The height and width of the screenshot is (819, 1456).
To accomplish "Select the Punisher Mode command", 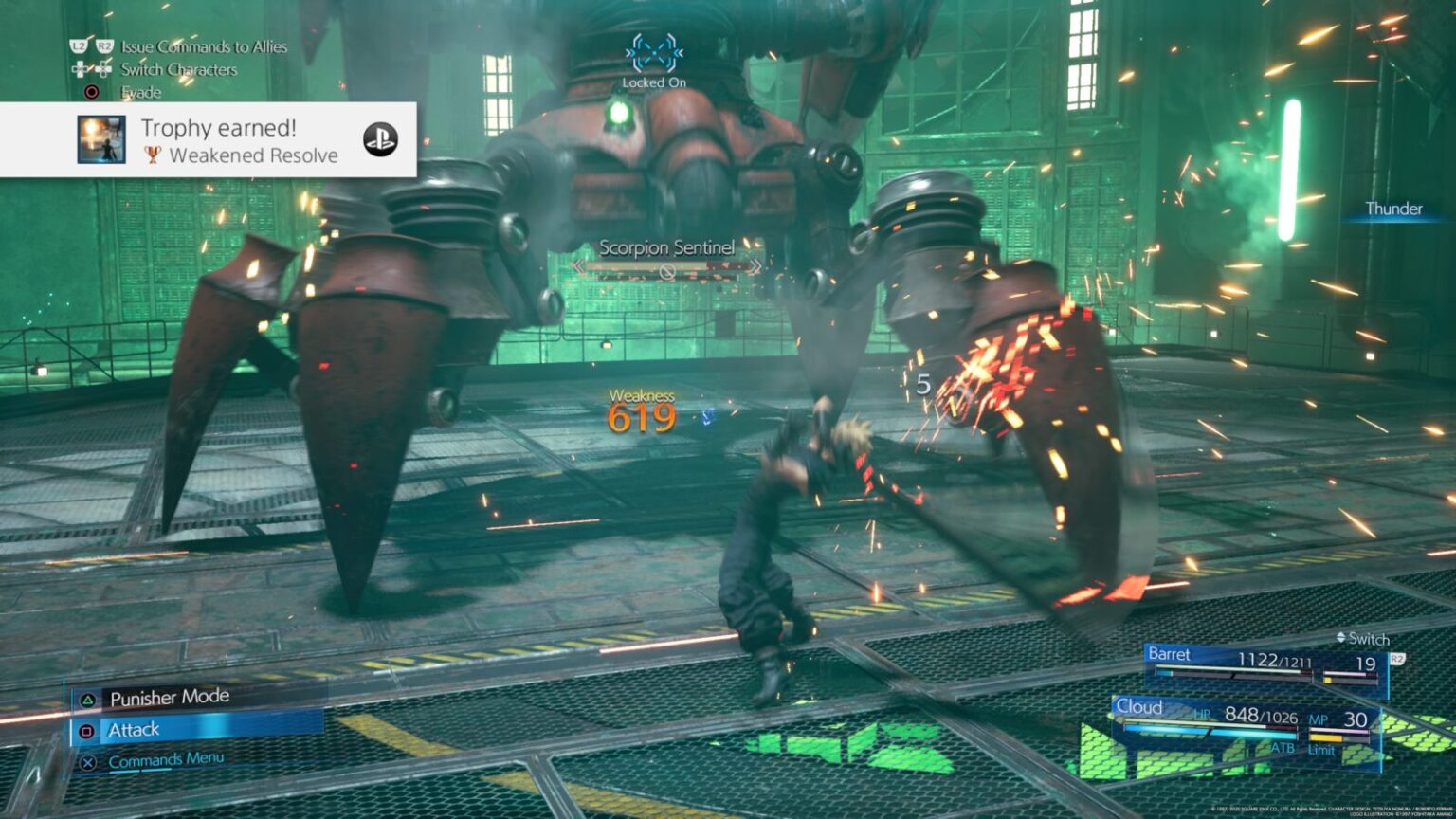I will coord(169,699).
